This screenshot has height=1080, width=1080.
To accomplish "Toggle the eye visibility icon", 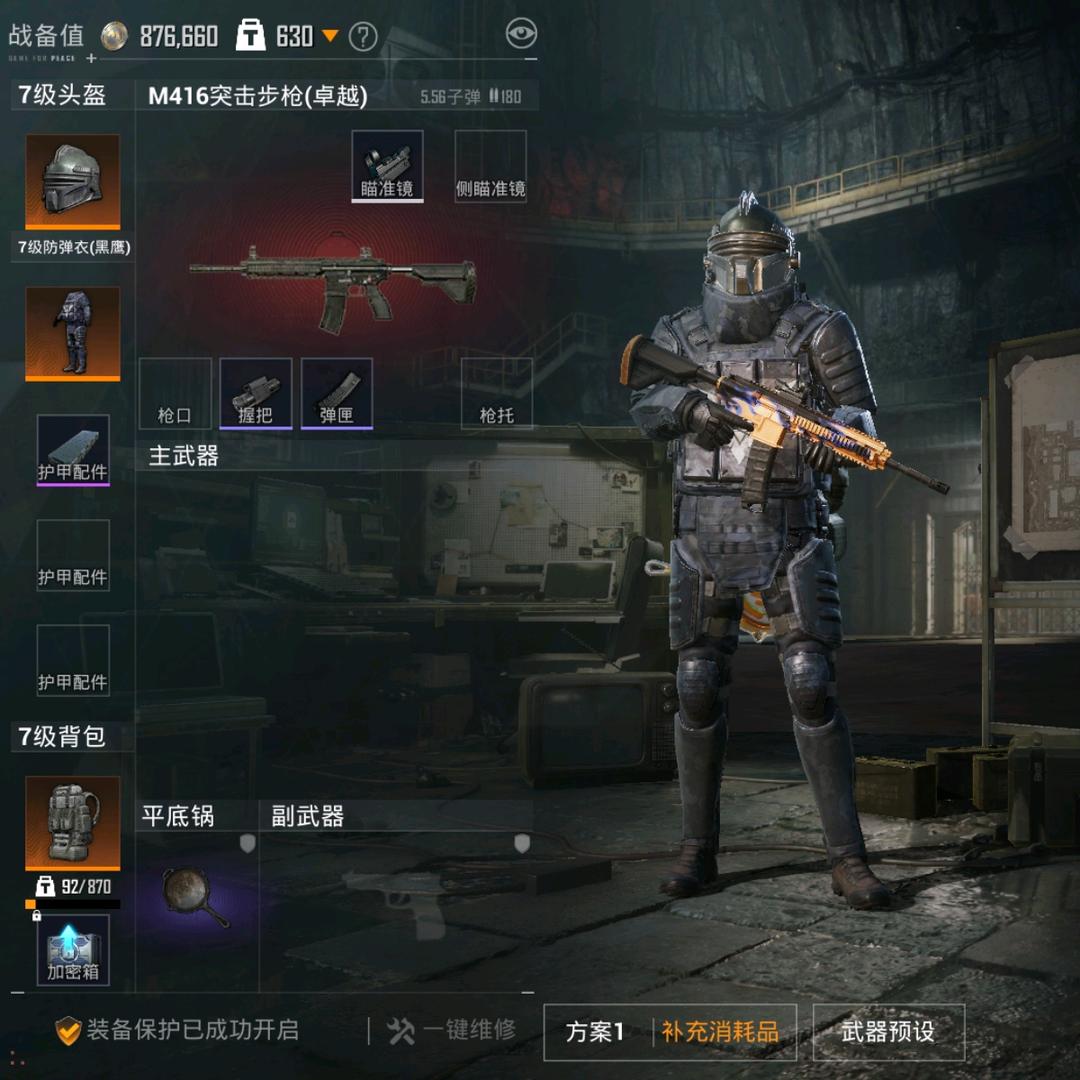I will [521, 34].
